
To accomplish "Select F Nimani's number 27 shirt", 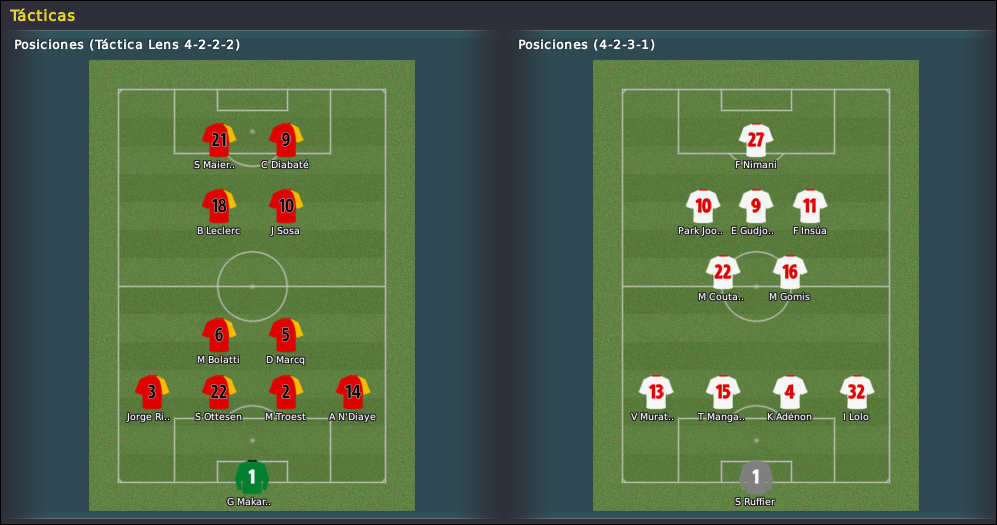I will tap(755, 140).
